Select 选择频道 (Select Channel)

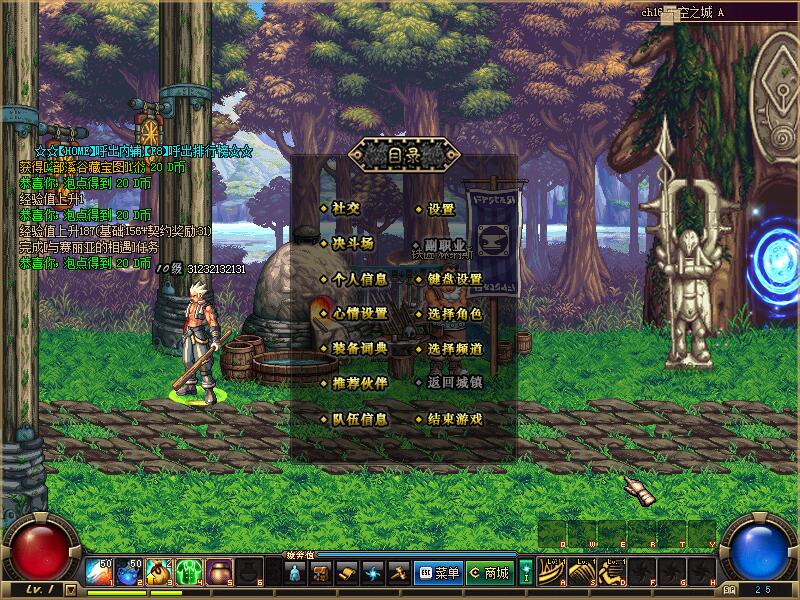[x=455, y=349]
